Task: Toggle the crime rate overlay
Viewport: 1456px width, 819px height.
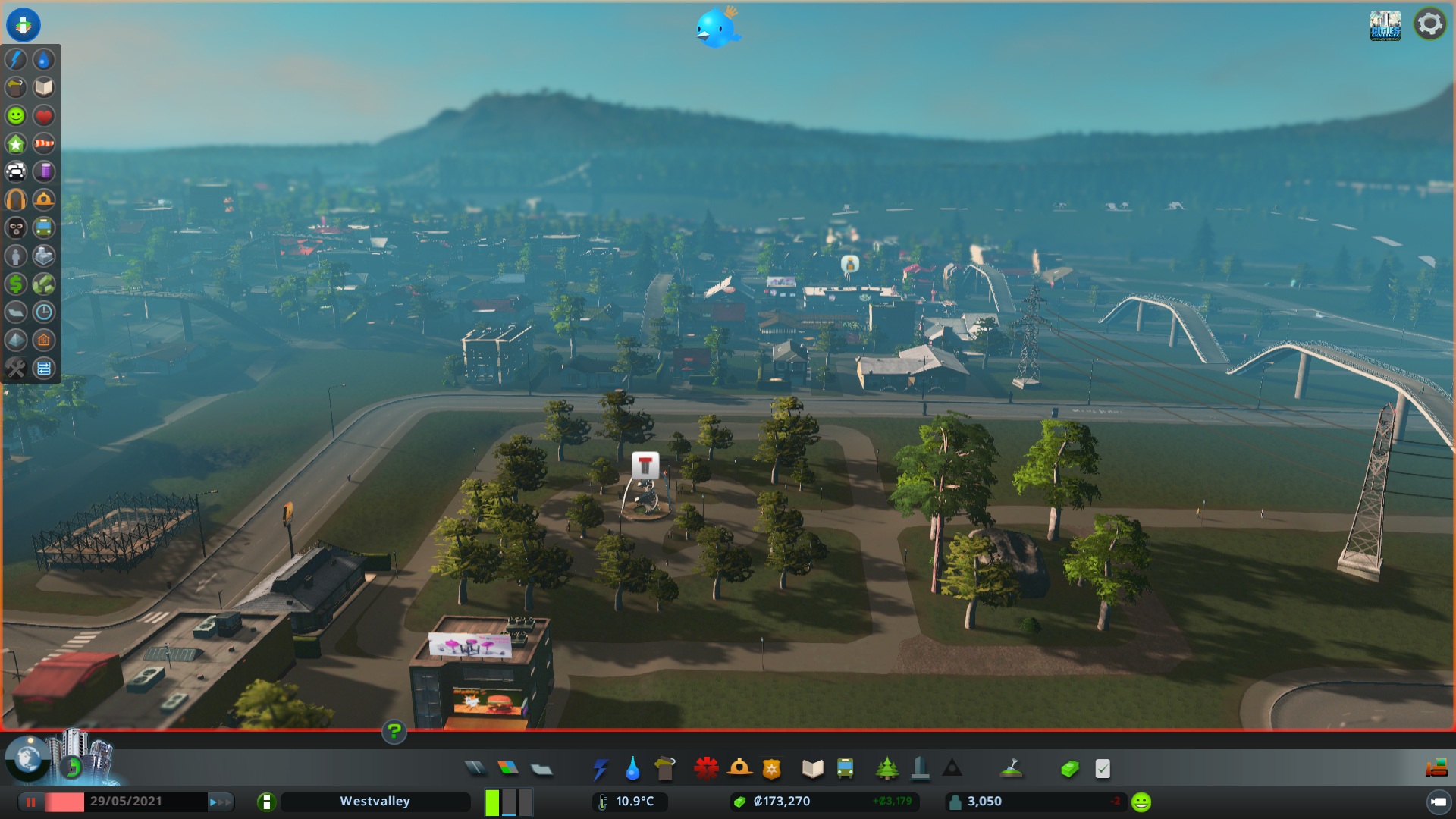Action: (x=15, y=228)
